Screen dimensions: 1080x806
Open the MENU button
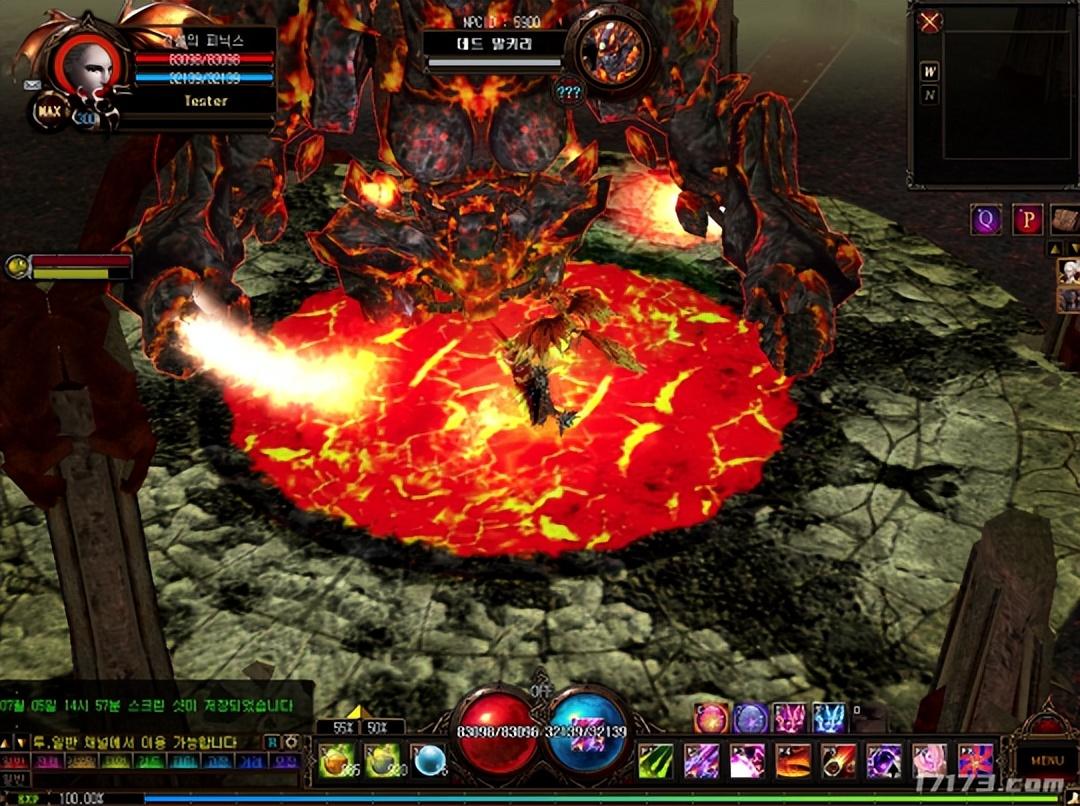[1046, 759]
